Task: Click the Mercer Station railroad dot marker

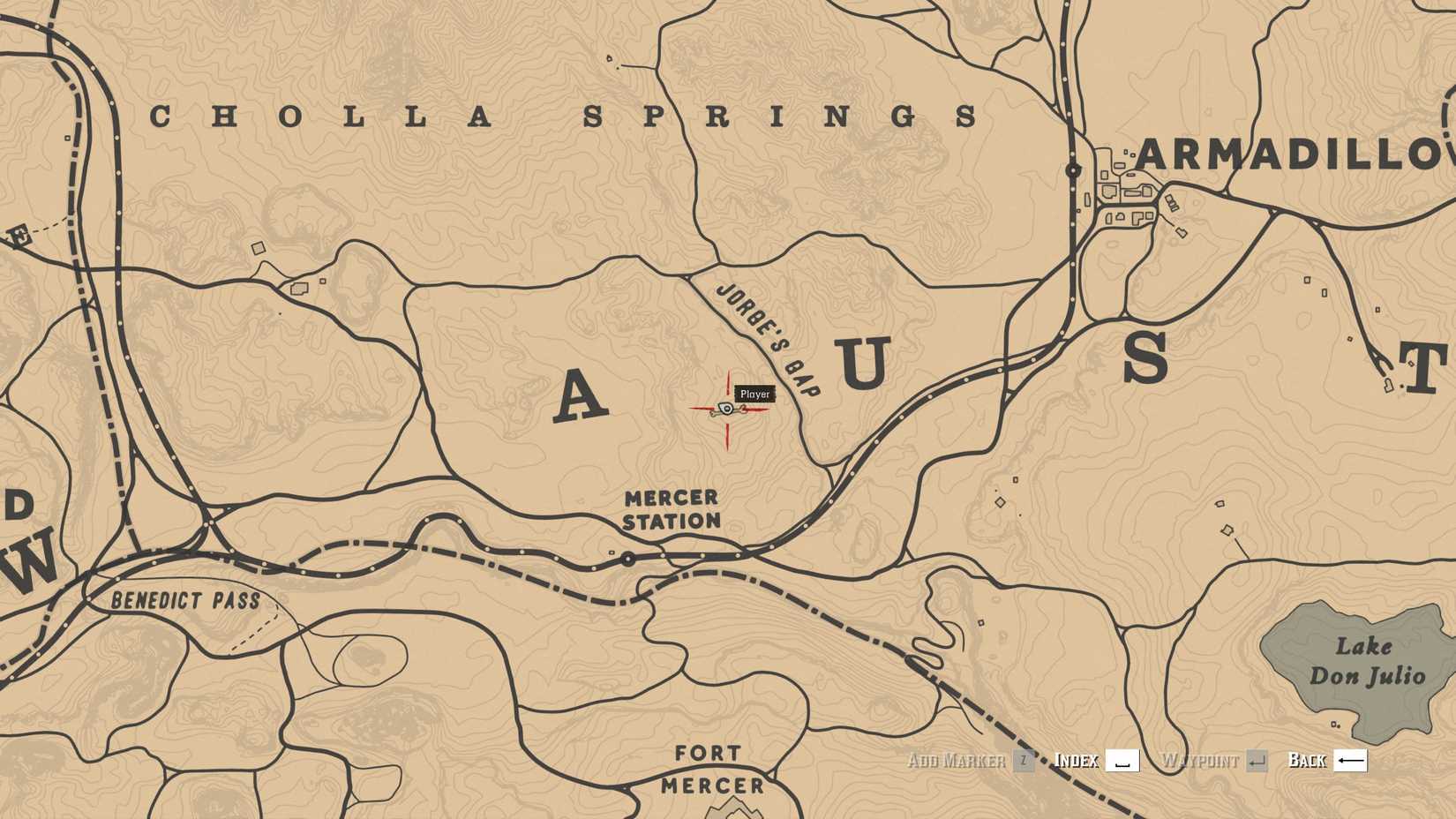Action: pyautogui.click(x=627, y=559)
